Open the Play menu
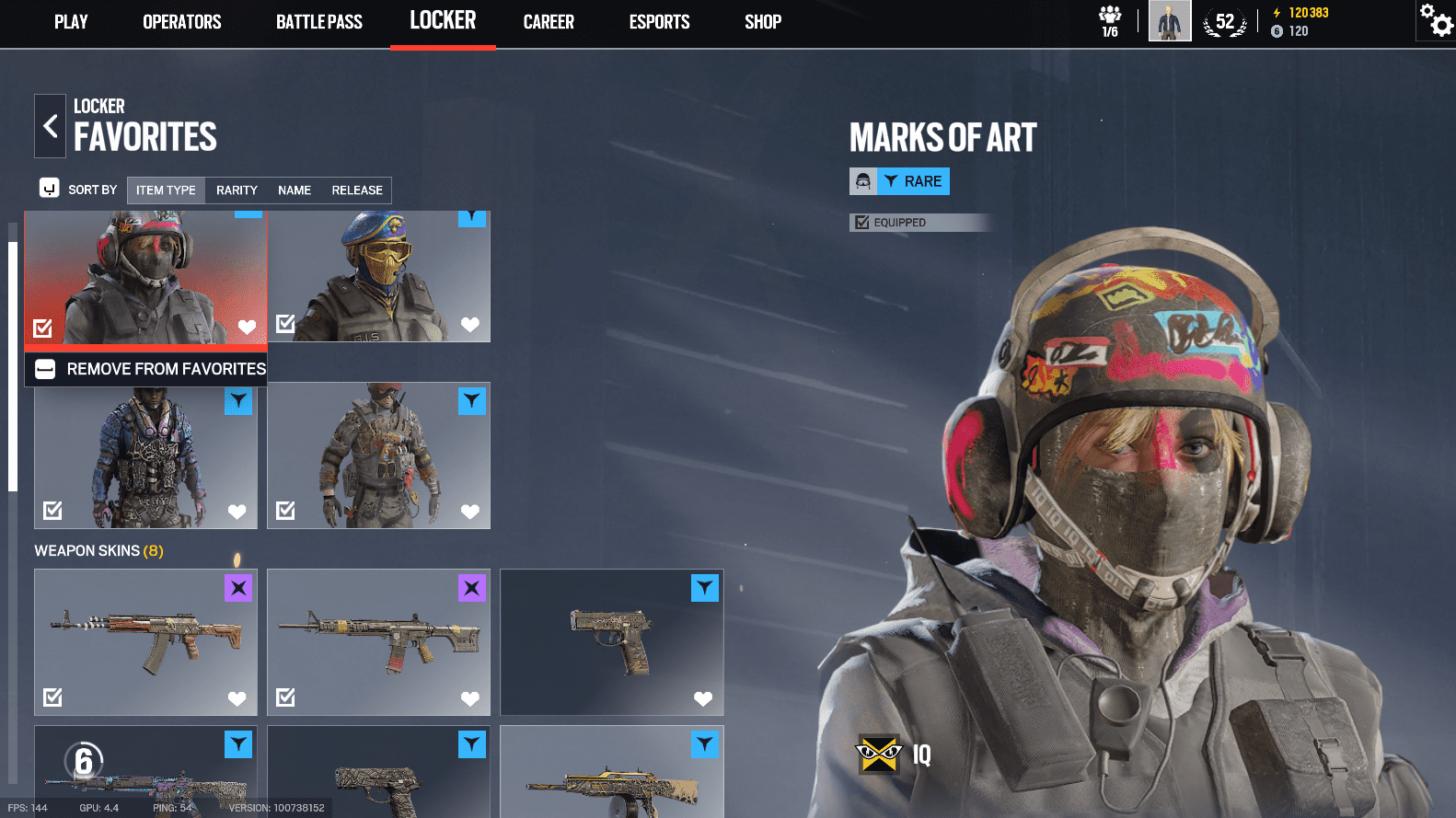This screenshot has height=818, width=1456. (x=71, y=22)
